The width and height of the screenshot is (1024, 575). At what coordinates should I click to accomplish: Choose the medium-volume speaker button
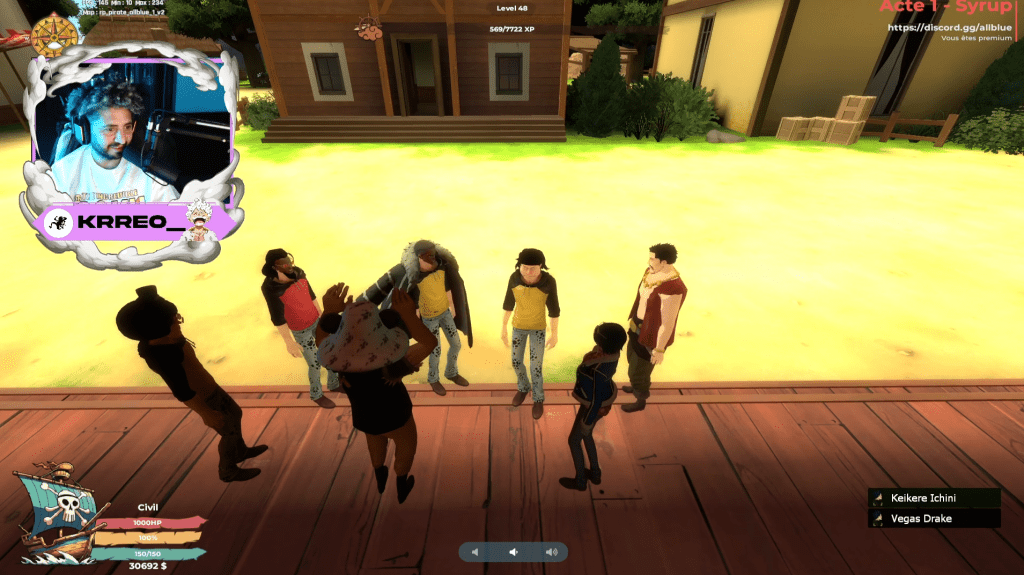513,552
